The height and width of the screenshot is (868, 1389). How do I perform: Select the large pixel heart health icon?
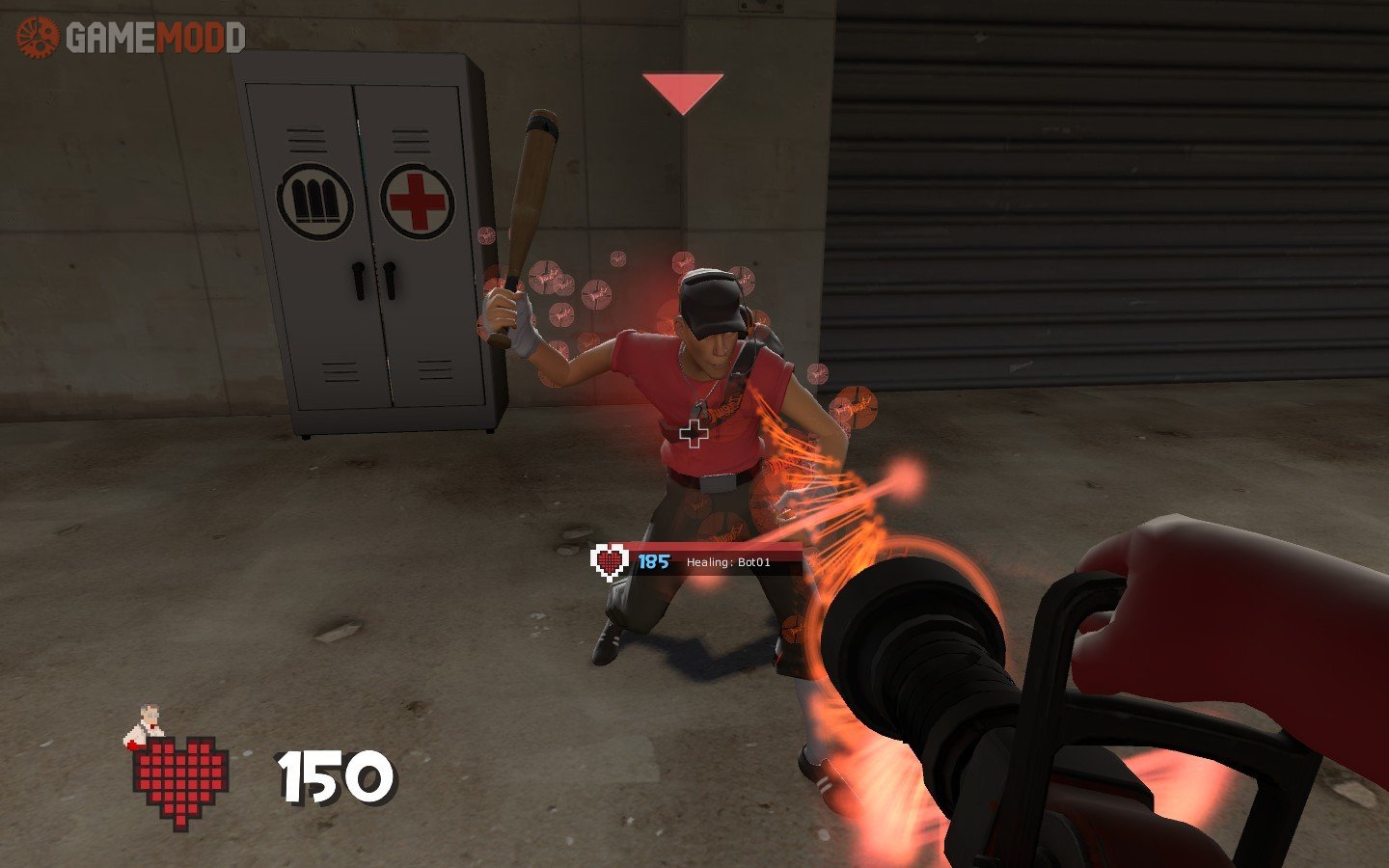tap(180, 781)
